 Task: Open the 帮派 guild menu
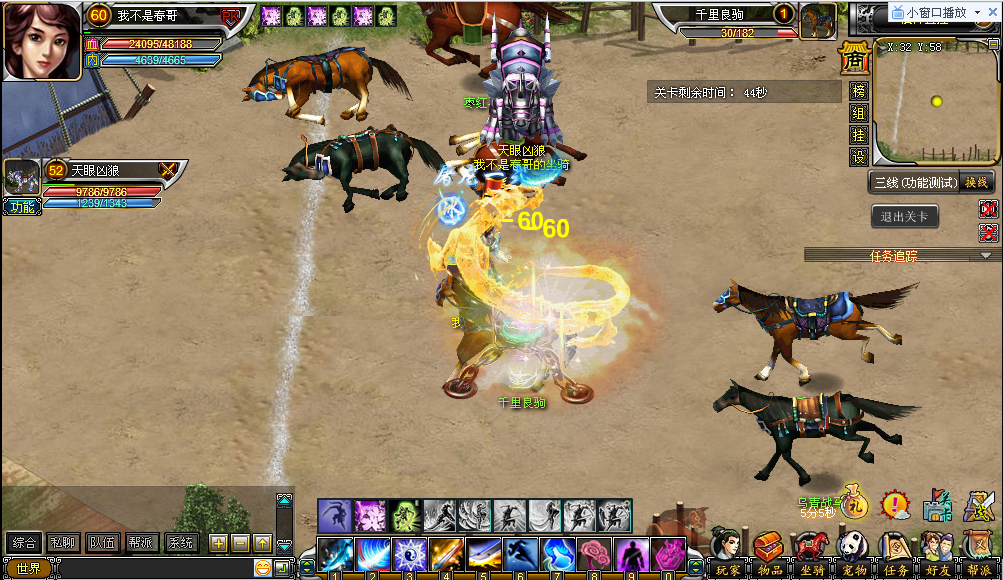(979, 554)
